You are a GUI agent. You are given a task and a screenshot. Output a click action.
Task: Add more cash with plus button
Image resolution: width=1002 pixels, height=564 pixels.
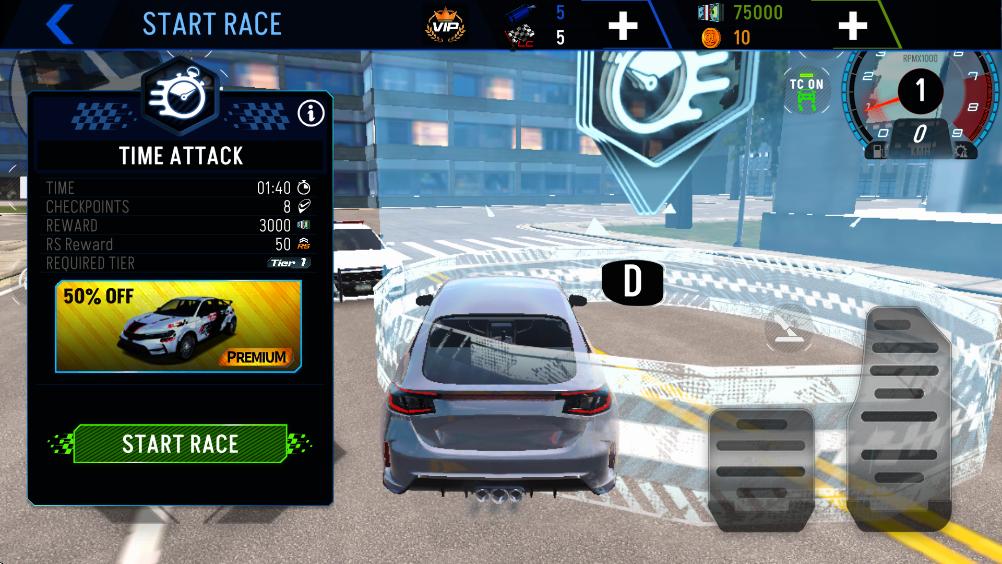point(852,25)
